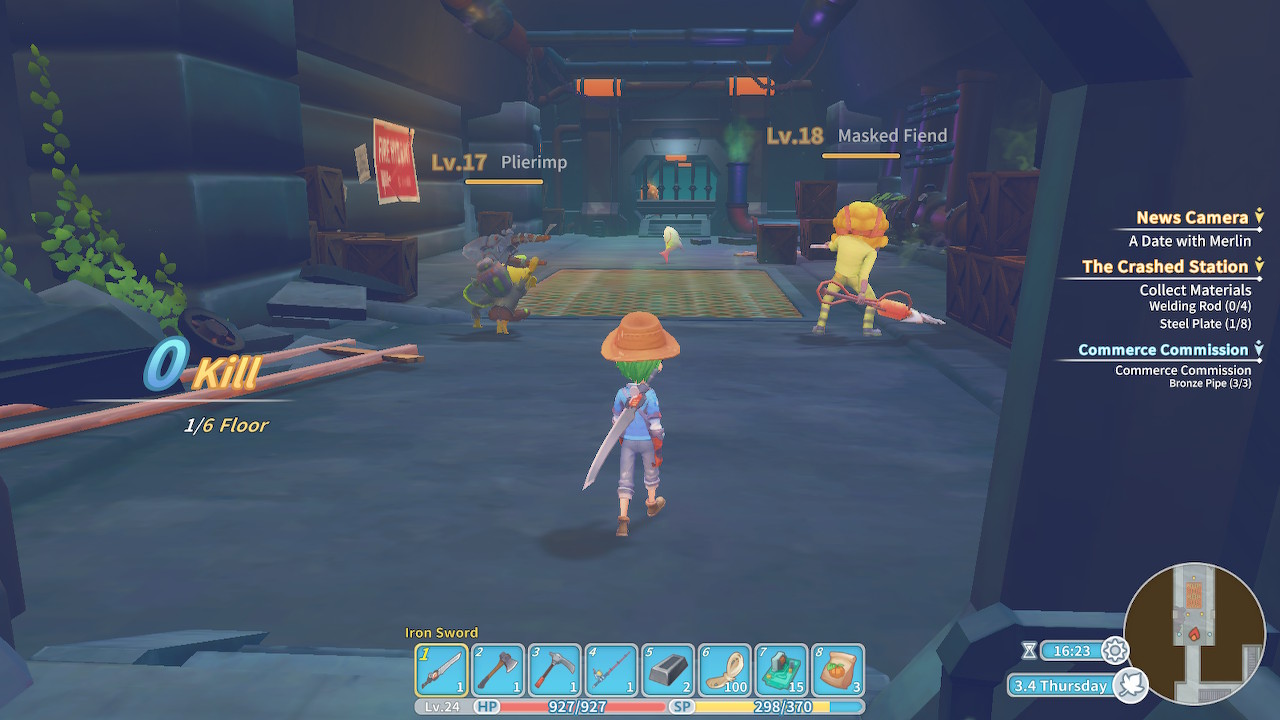Equip the axe in slot 2
1280x720 pixels.
(x=498, y=670)
